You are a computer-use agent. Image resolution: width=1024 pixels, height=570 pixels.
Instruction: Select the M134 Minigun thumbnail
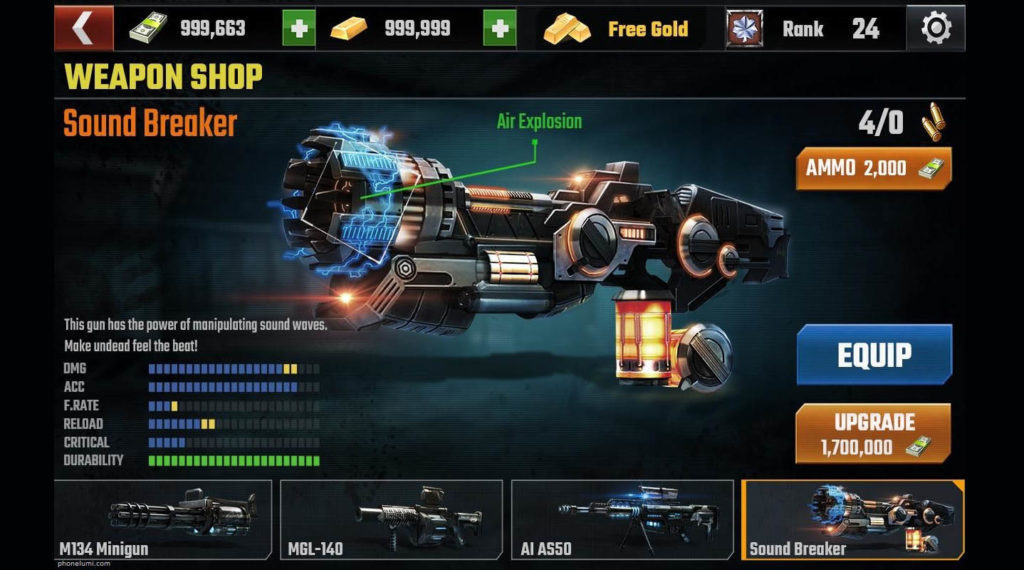162,519
